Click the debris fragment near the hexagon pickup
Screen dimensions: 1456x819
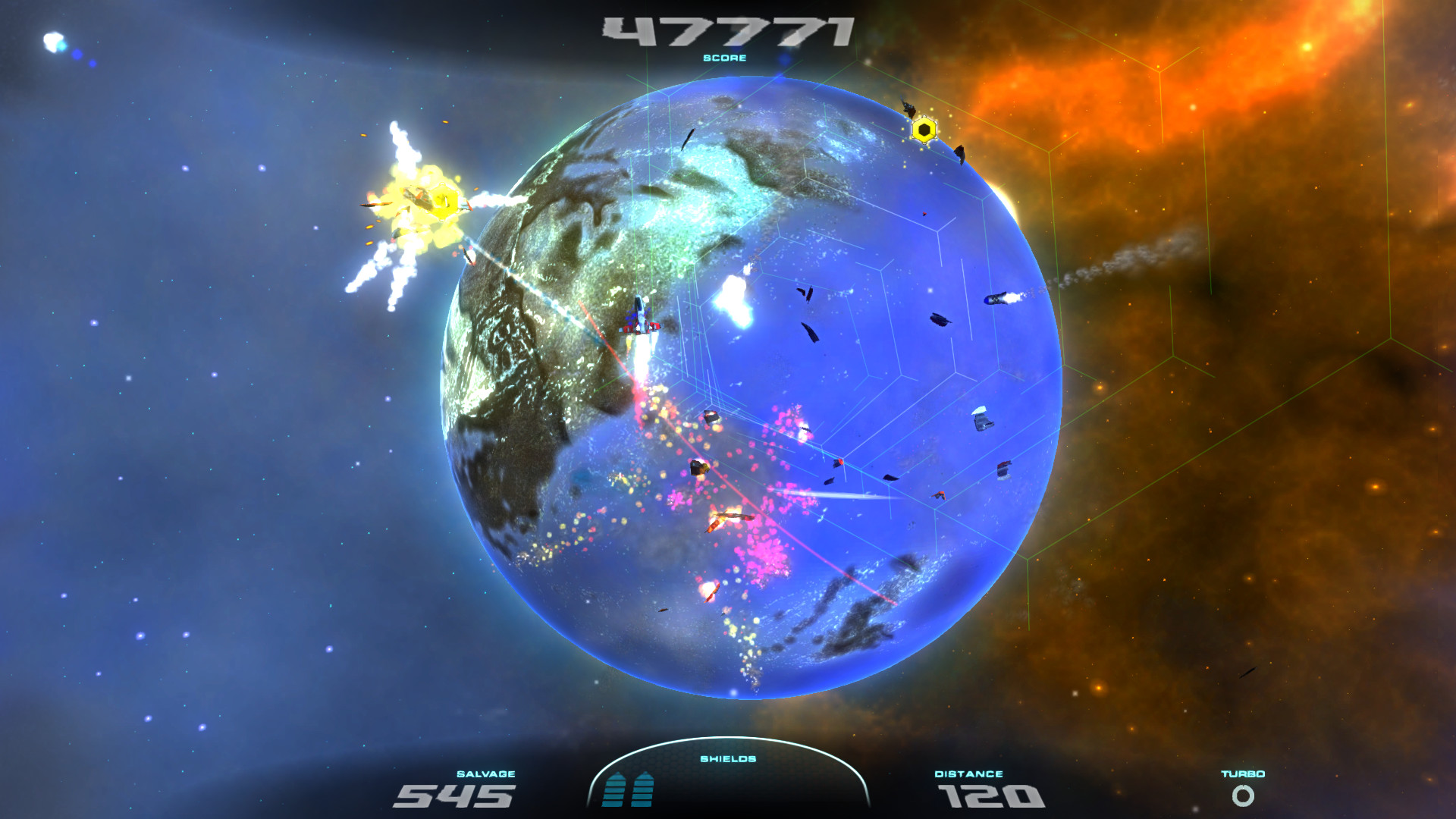pos(959,152)
